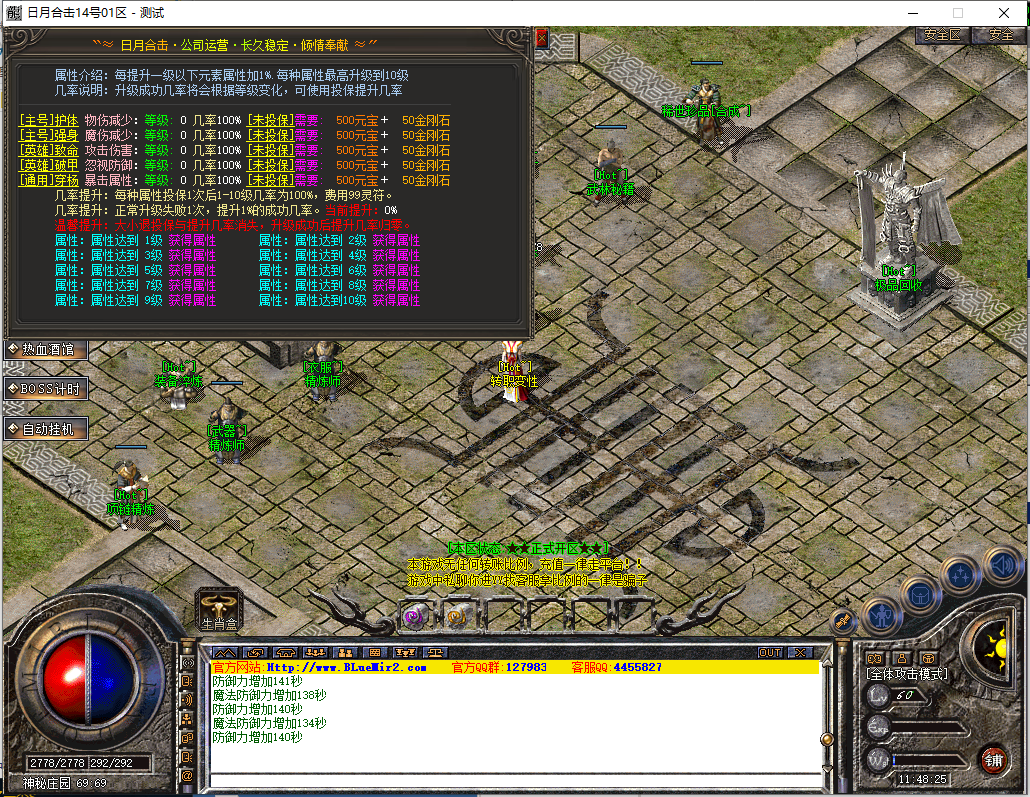Click the OUT button above chat
The height and width of the screenshot is (797, 1030).
coord(770,652)
